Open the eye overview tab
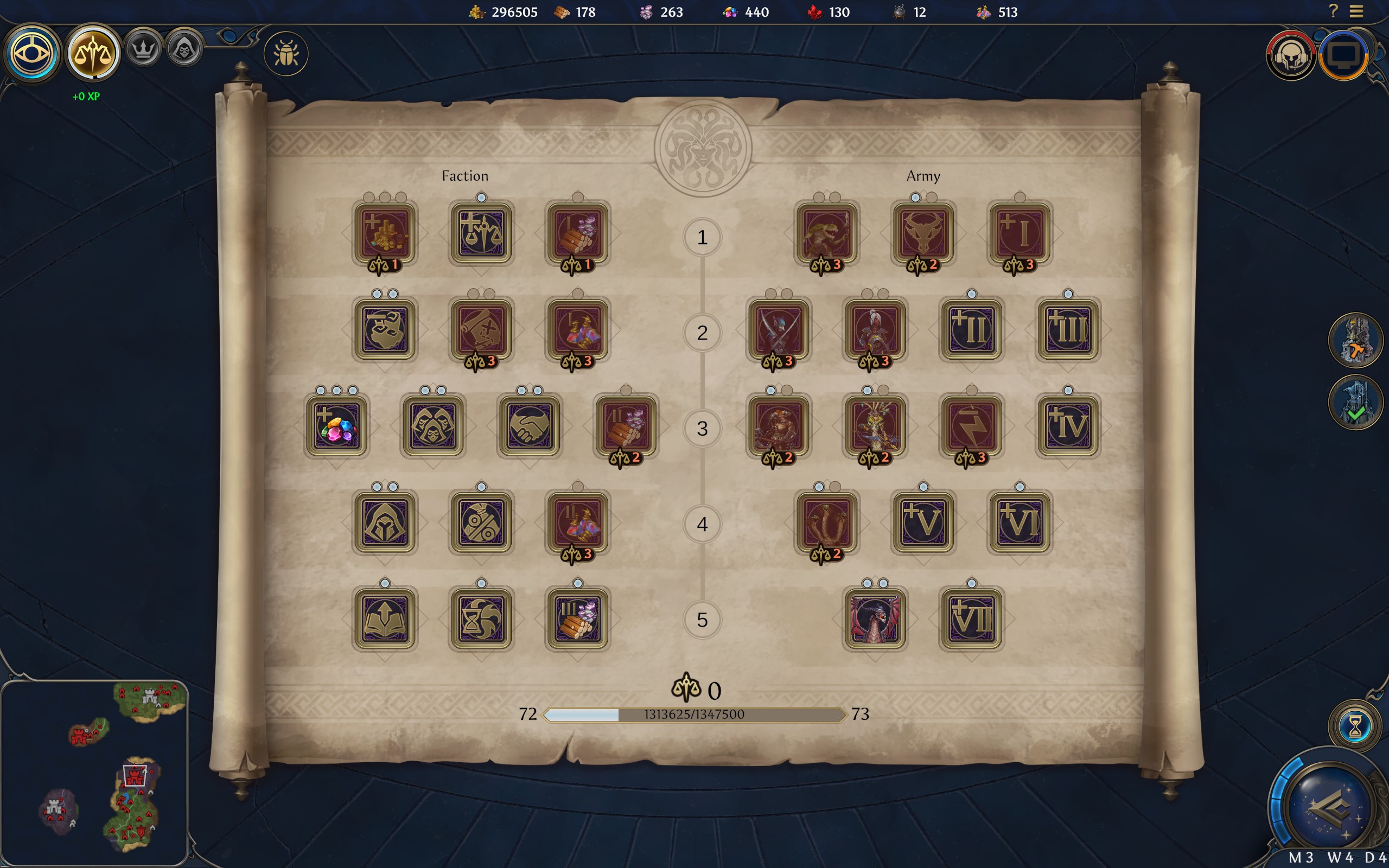The width and height of the screenshot is (1389, 868). (x=31, y=53)
